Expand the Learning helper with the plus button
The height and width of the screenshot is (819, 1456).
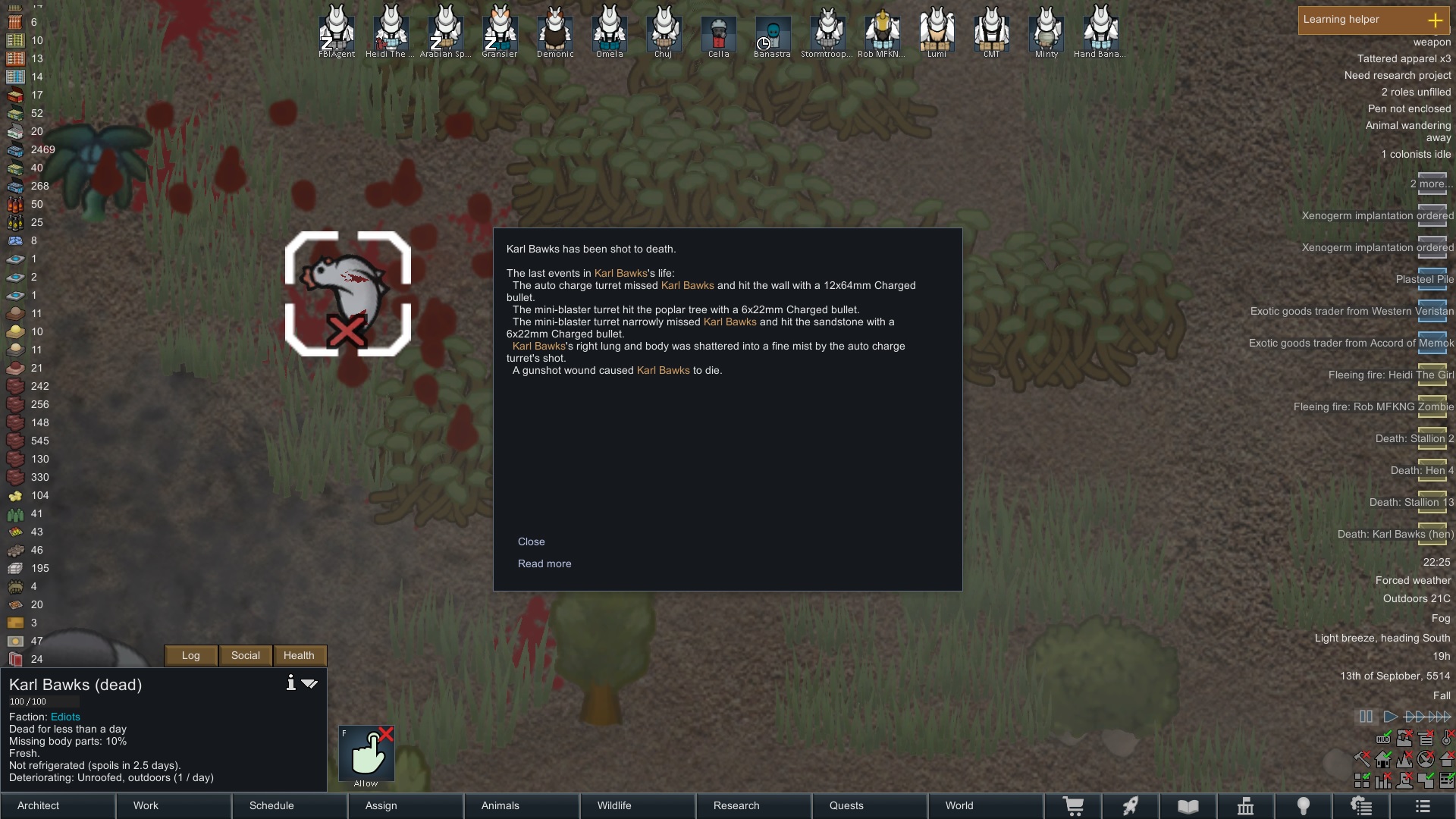tap(1437, 20)
